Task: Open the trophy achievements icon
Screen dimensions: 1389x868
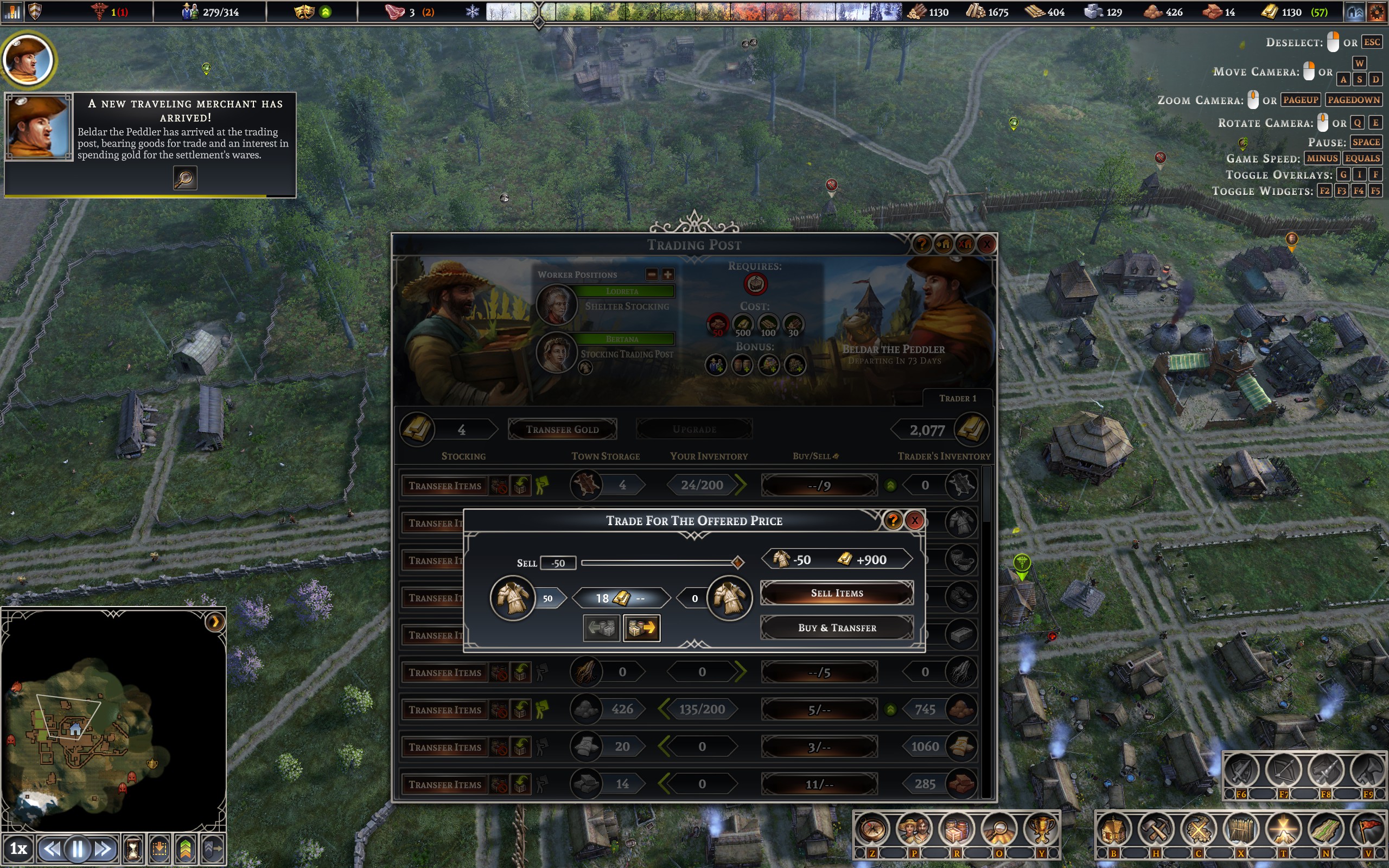Action: click(x=1041, y=829)
